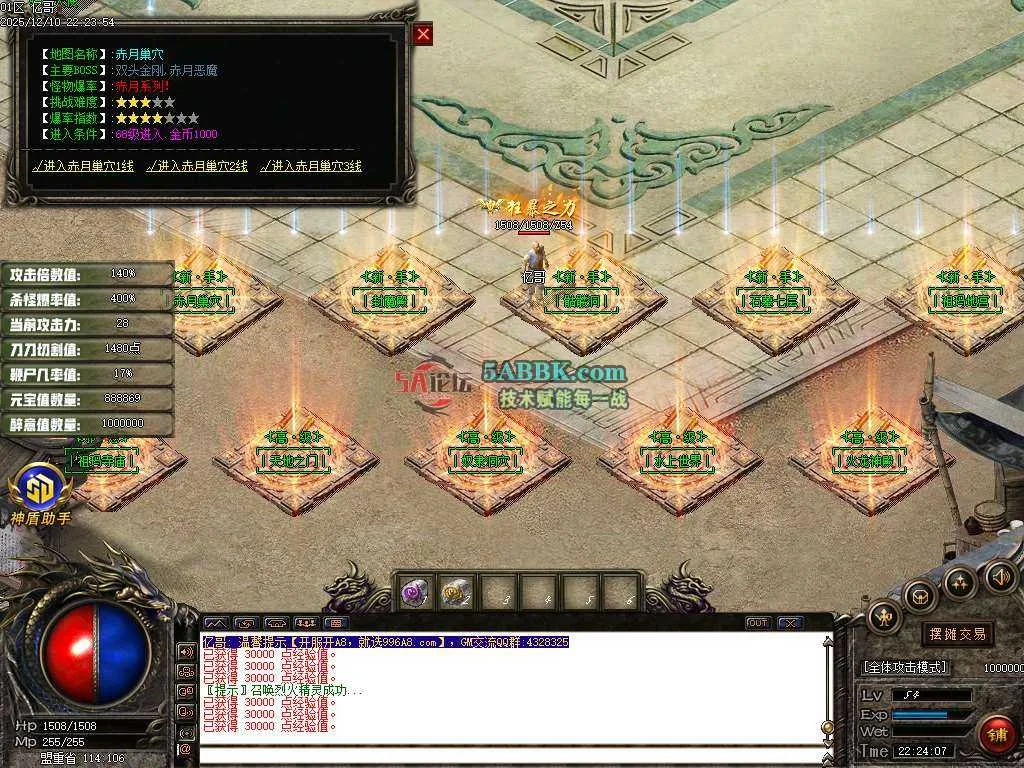Toggle sound with the speaker icon

click(x=999, y=575)
